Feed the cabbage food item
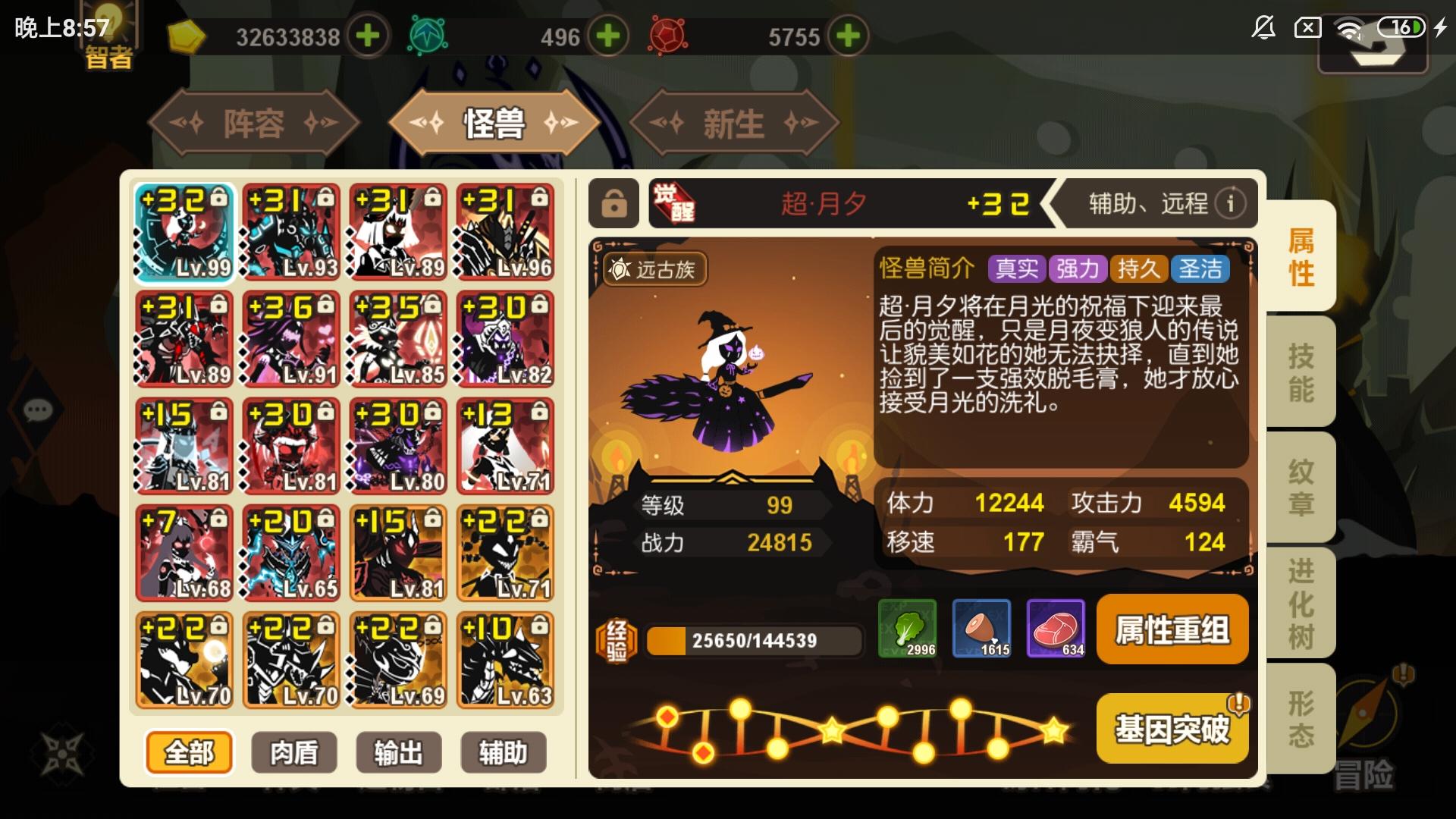Image resolution: width=1456 pixels, height=819 pixels. tap(909, 629)
